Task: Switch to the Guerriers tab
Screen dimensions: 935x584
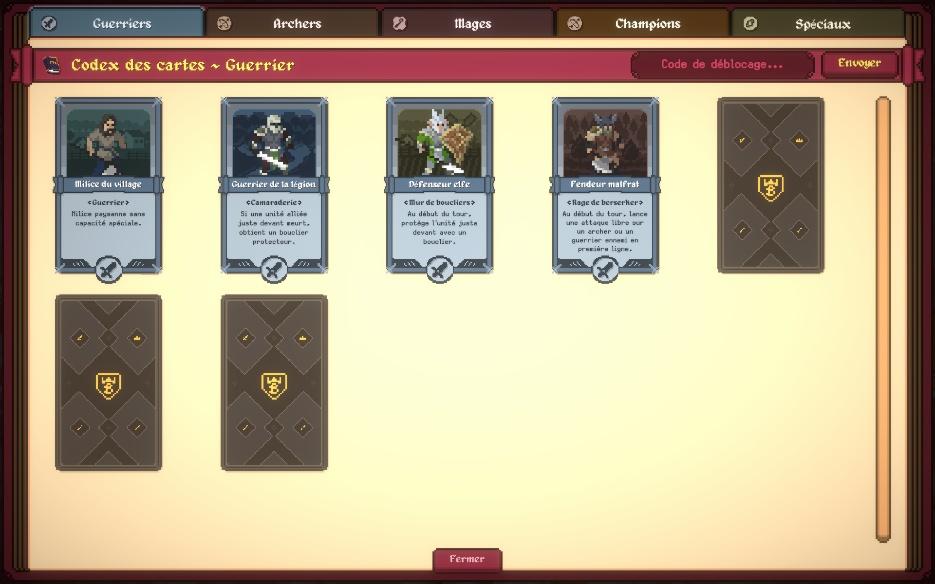Action: coord(117,23)
